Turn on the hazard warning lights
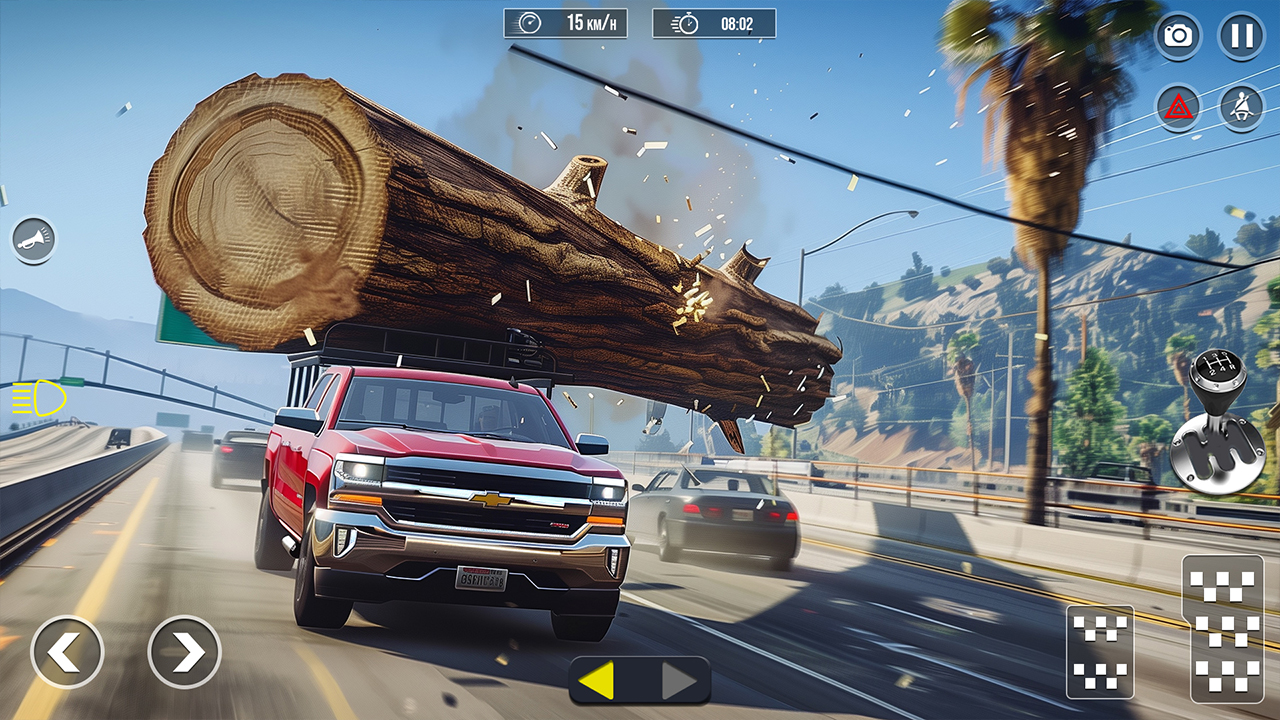This screenshot has width=1280, height=720. pos(1178,107)
